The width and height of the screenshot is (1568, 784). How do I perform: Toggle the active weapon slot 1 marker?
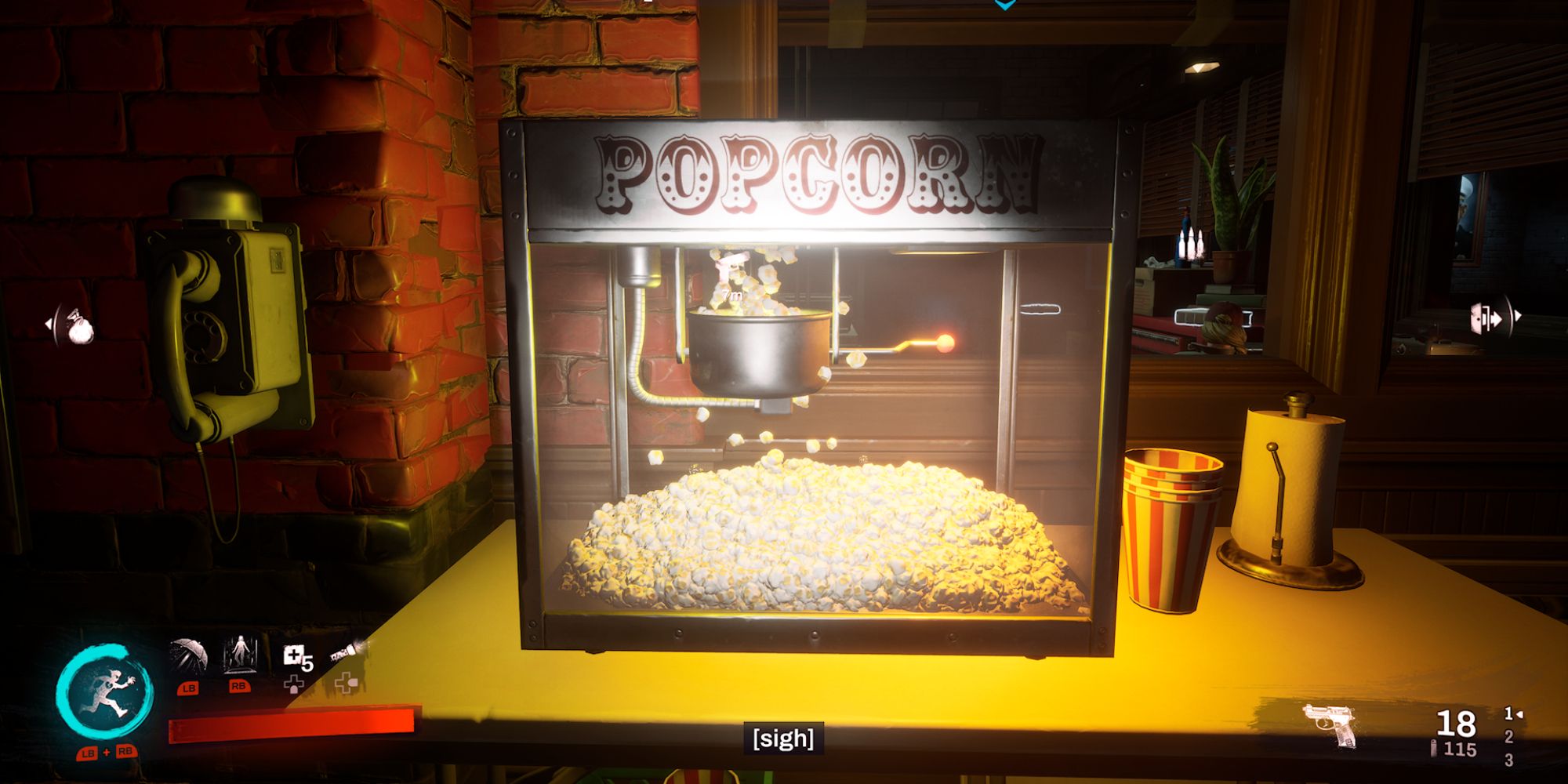[x=1508, y=713]
